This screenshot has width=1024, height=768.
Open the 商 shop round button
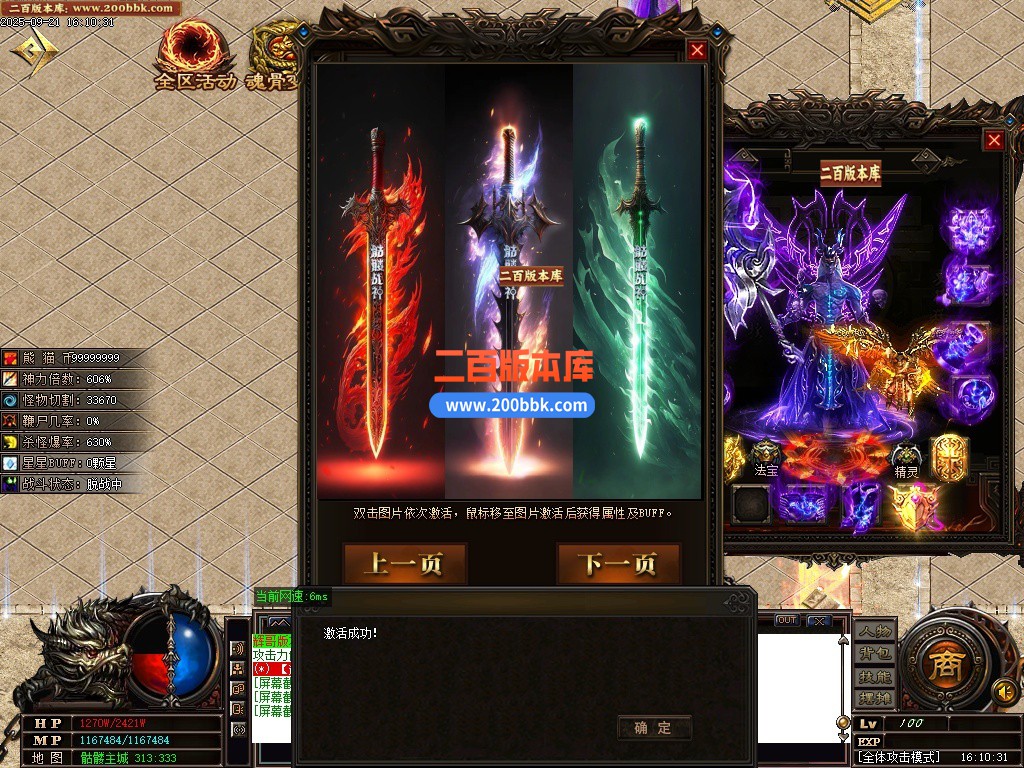(941, 663)
